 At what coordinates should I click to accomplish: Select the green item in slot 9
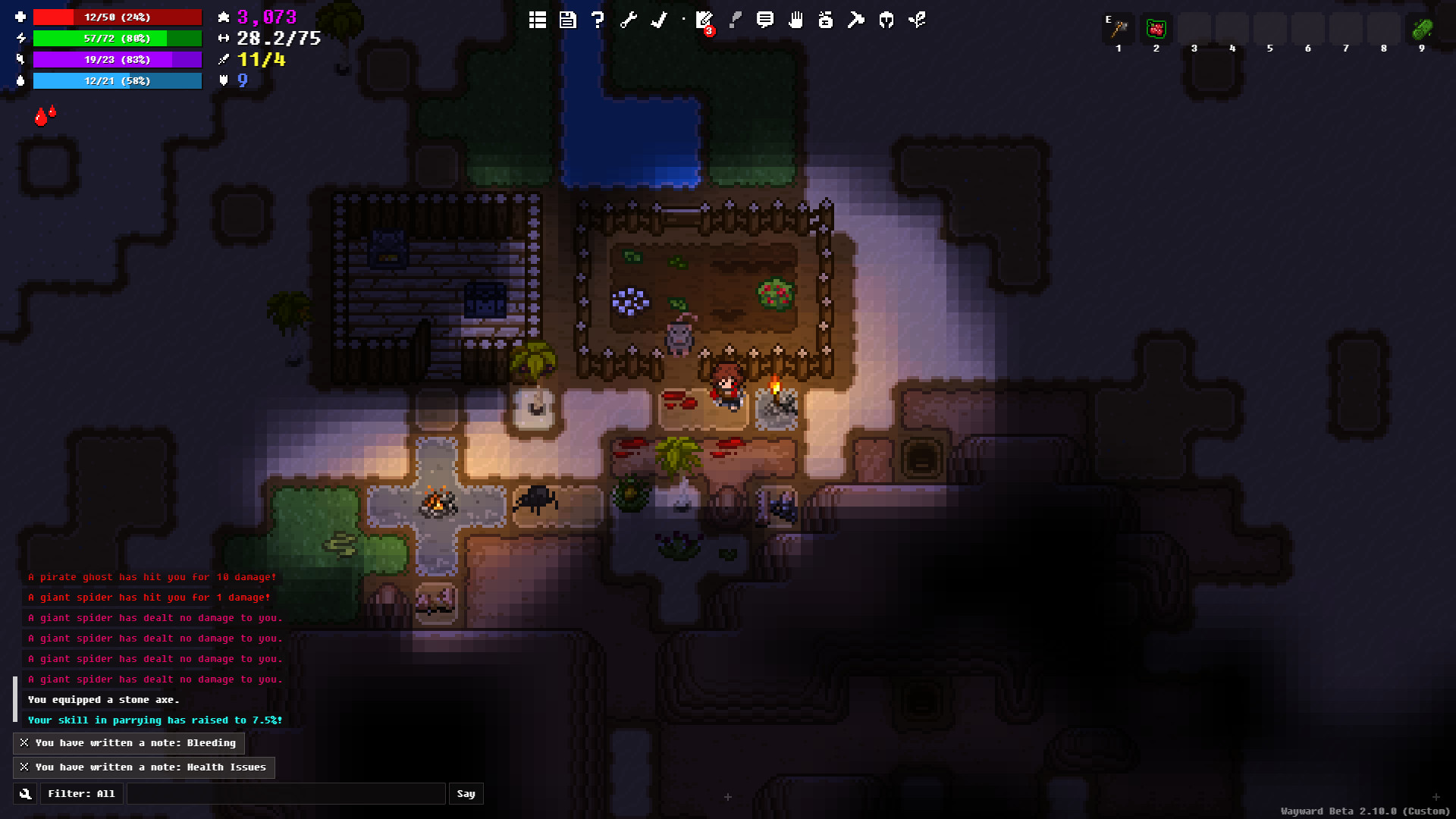pyautogui.click(x=1422, y=30)
